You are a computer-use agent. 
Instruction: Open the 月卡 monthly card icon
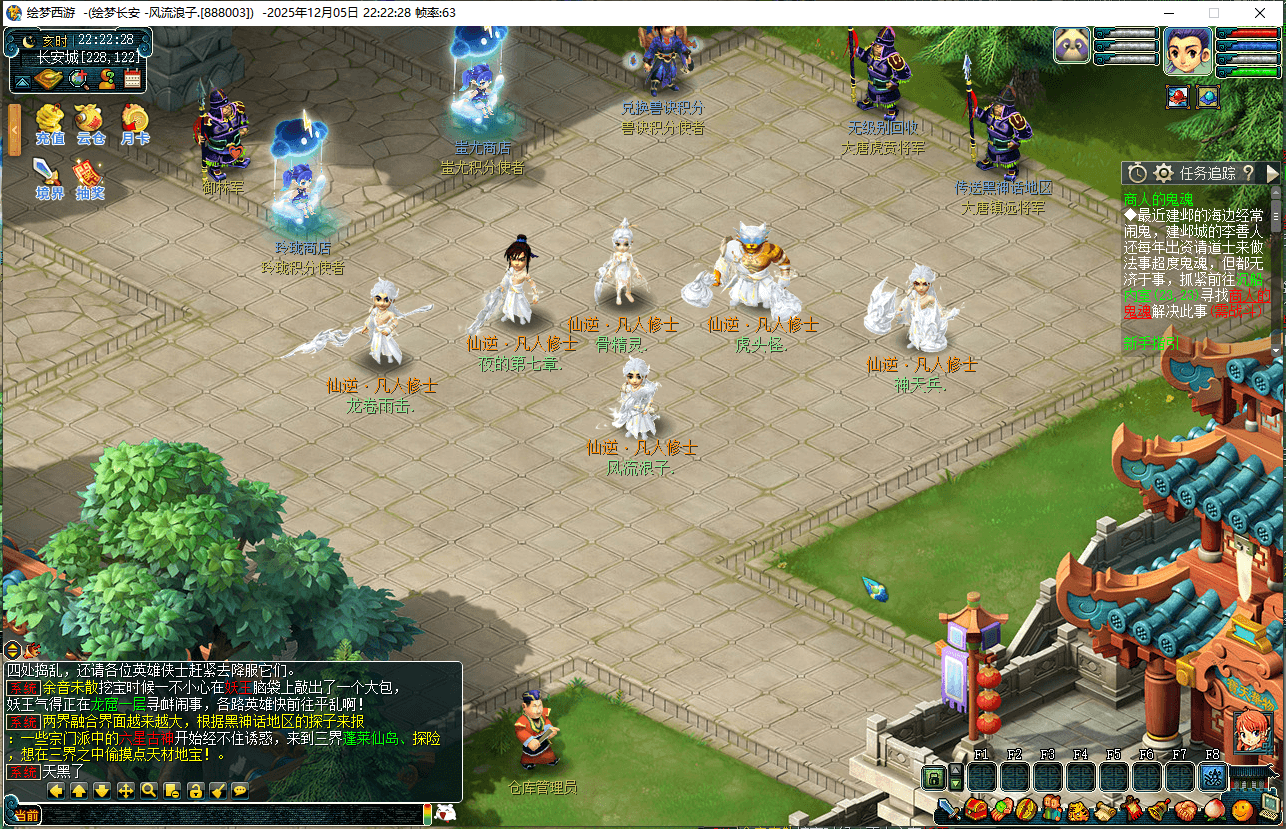click(x=134, y=121)
